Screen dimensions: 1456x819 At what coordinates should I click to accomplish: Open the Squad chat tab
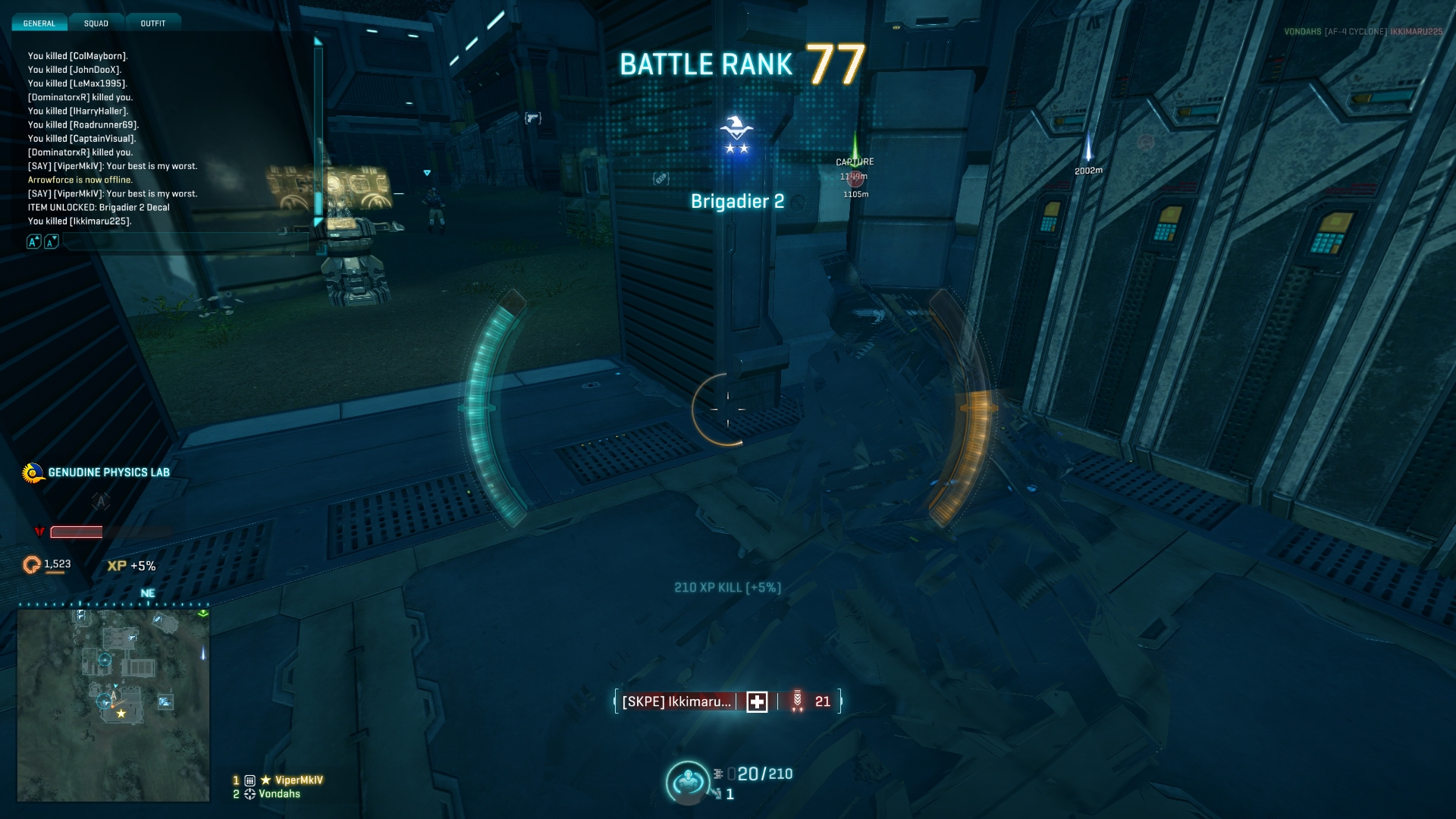pos(96,24)
